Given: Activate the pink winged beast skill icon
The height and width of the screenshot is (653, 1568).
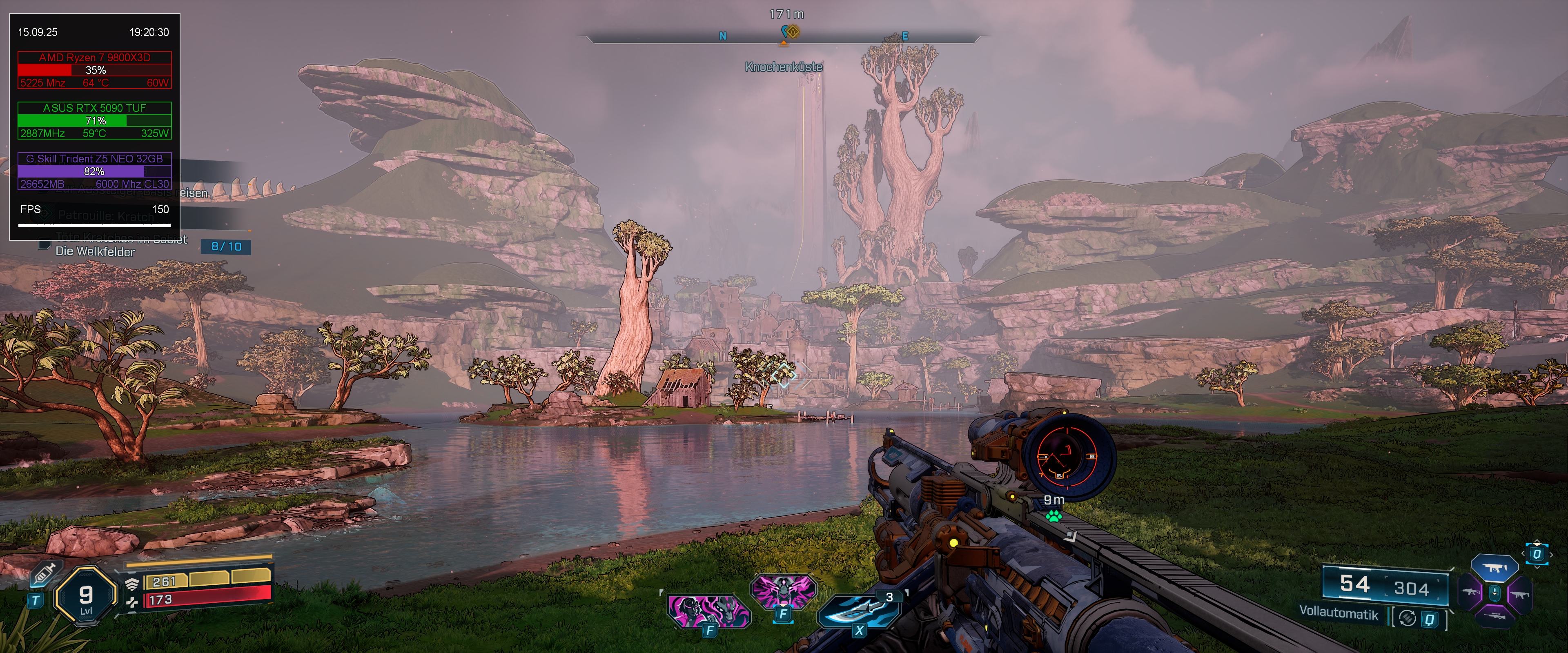Looking at the screenshot, I should coord(783,591).
